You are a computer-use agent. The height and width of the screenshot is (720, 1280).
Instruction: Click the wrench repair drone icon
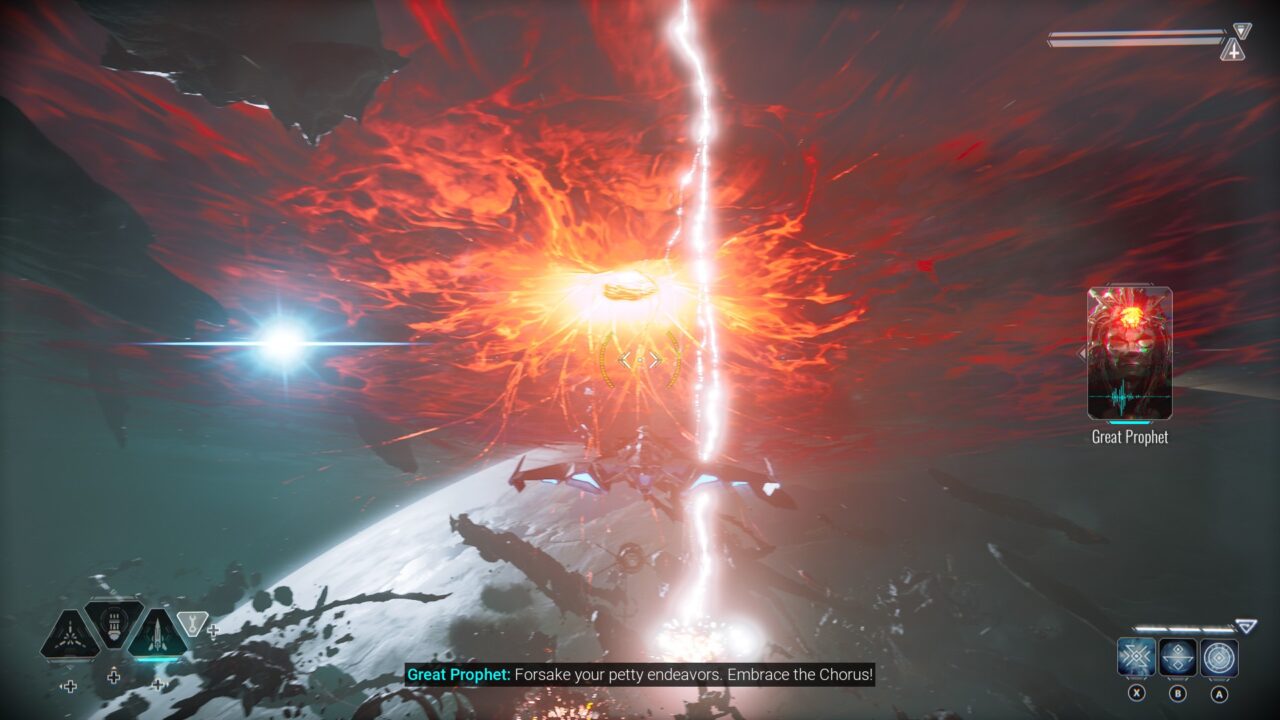click(x=193, y=623)
